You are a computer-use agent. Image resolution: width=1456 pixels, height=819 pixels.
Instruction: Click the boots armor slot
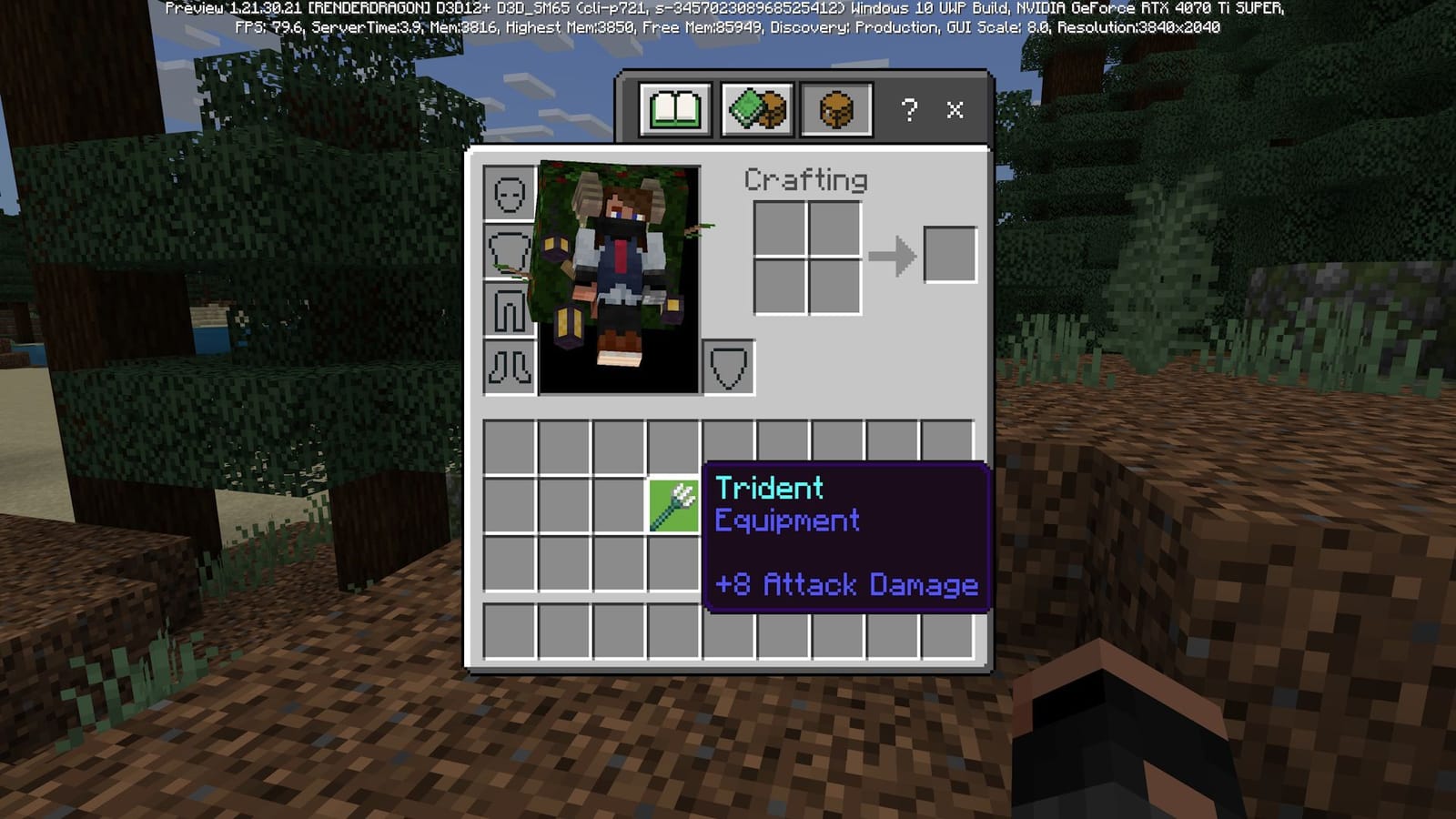[x=509, y=364]
